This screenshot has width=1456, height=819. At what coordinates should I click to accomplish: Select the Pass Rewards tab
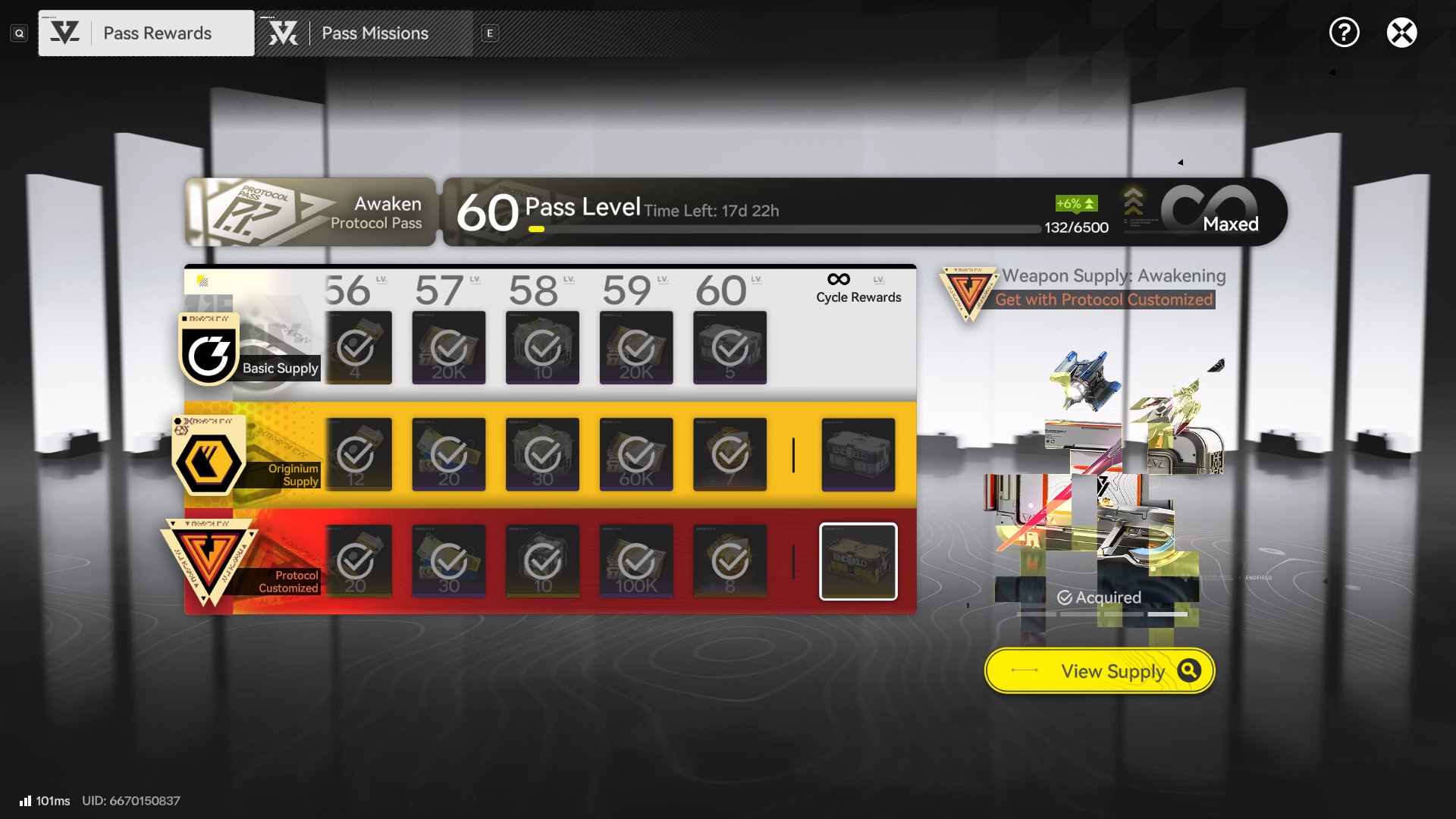pos(146,33)
